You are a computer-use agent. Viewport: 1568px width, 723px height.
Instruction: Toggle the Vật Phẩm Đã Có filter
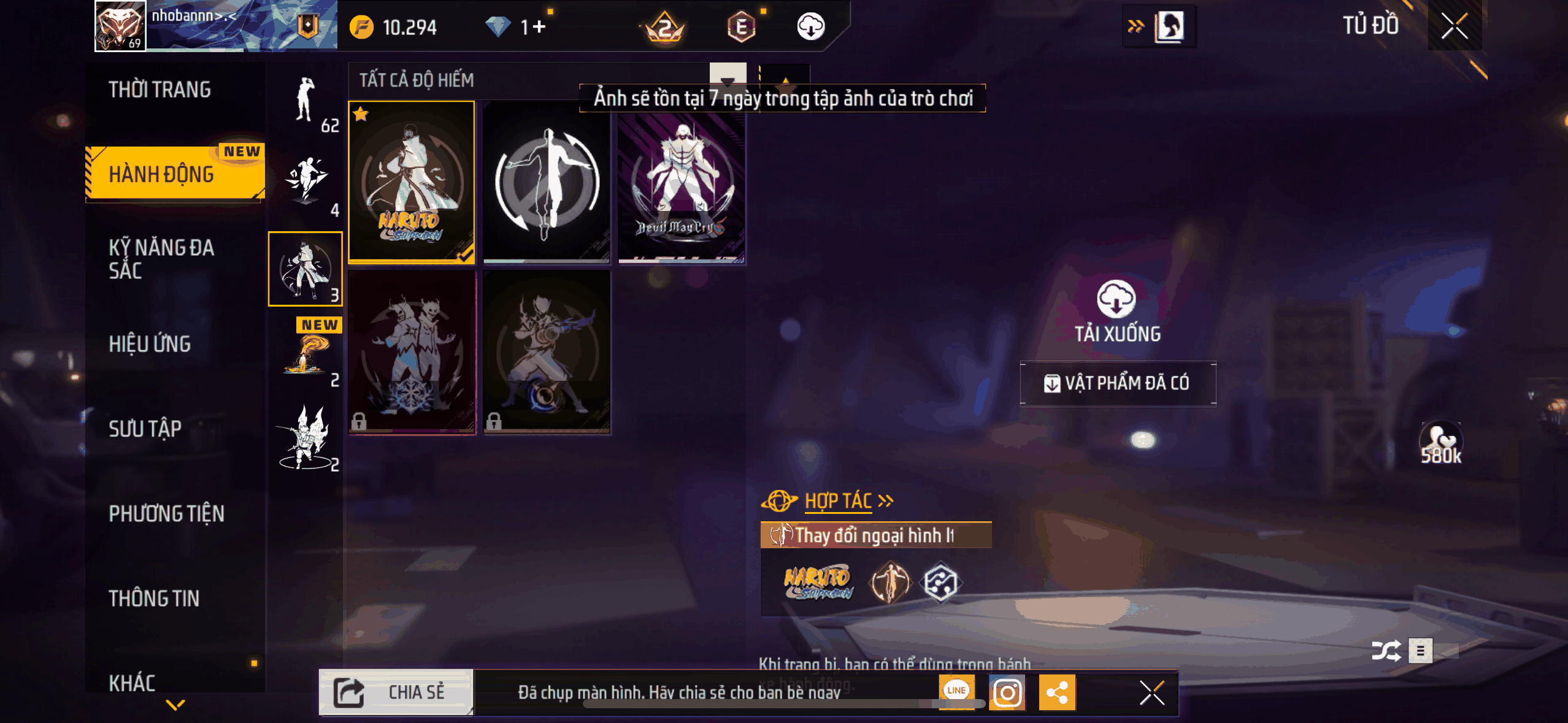[1118, 383]
